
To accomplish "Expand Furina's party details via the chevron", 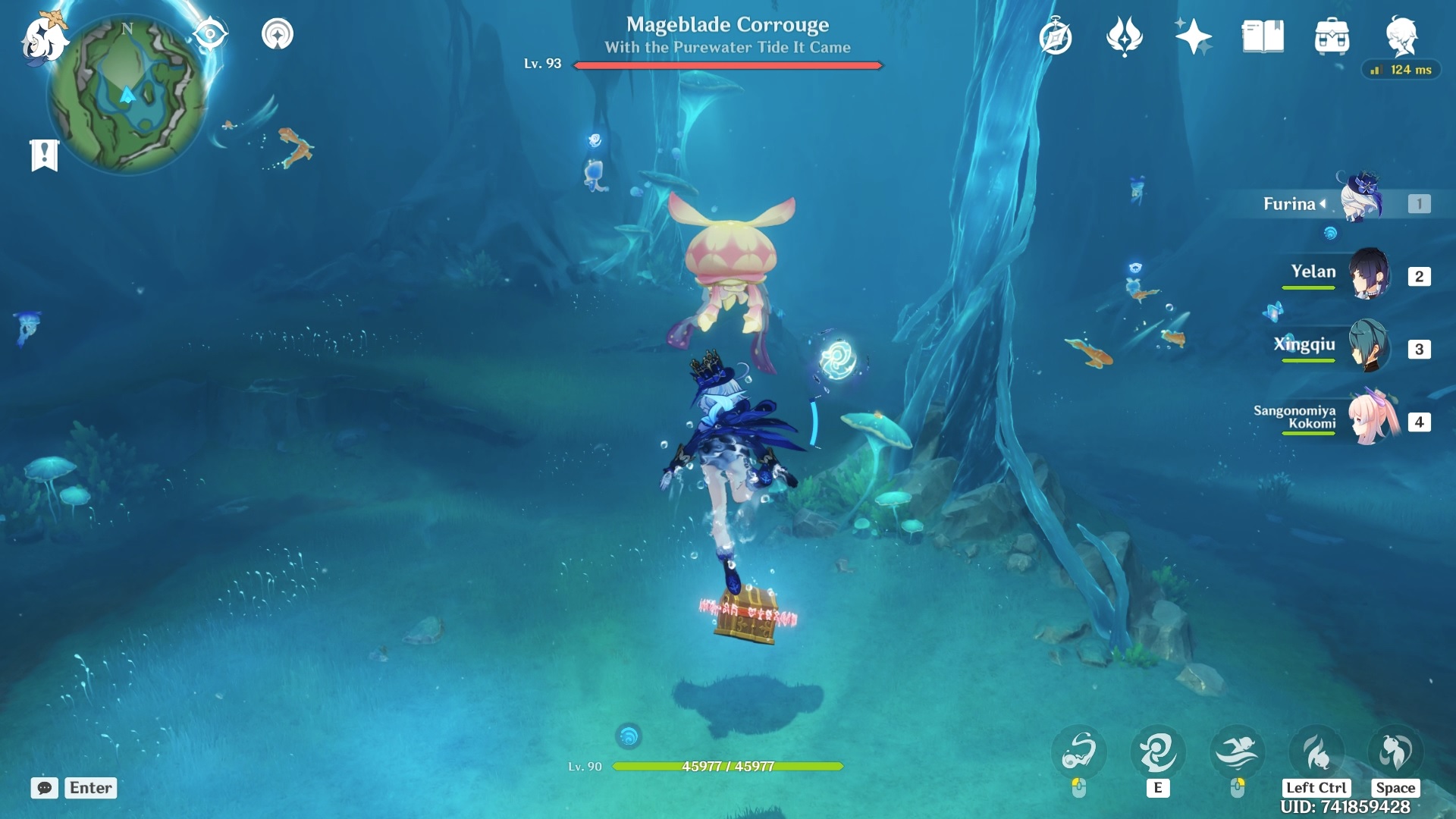I will click(1323, 203).
